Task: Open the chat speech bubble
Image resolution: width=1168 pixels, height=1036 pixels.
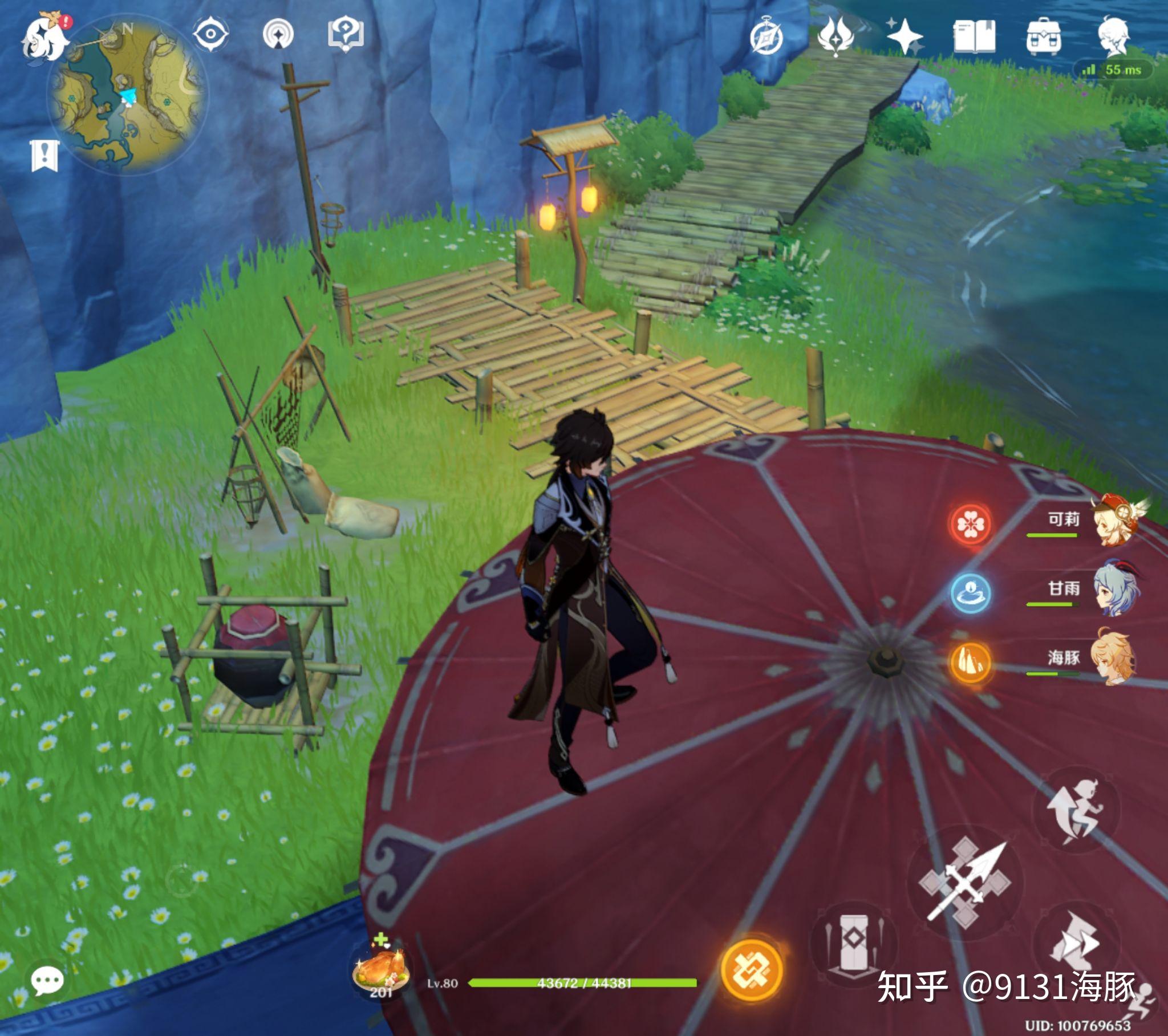Action: (47, 981)
